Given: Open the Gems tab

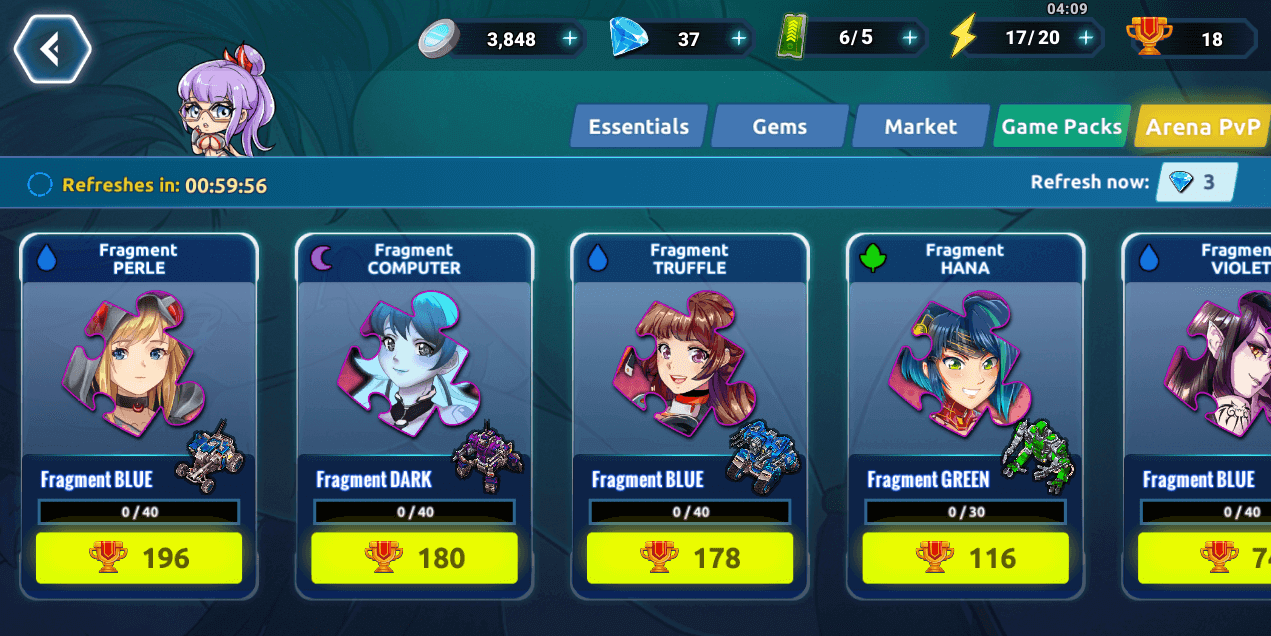Looking at the screenshot, I should tap(779, 127).
